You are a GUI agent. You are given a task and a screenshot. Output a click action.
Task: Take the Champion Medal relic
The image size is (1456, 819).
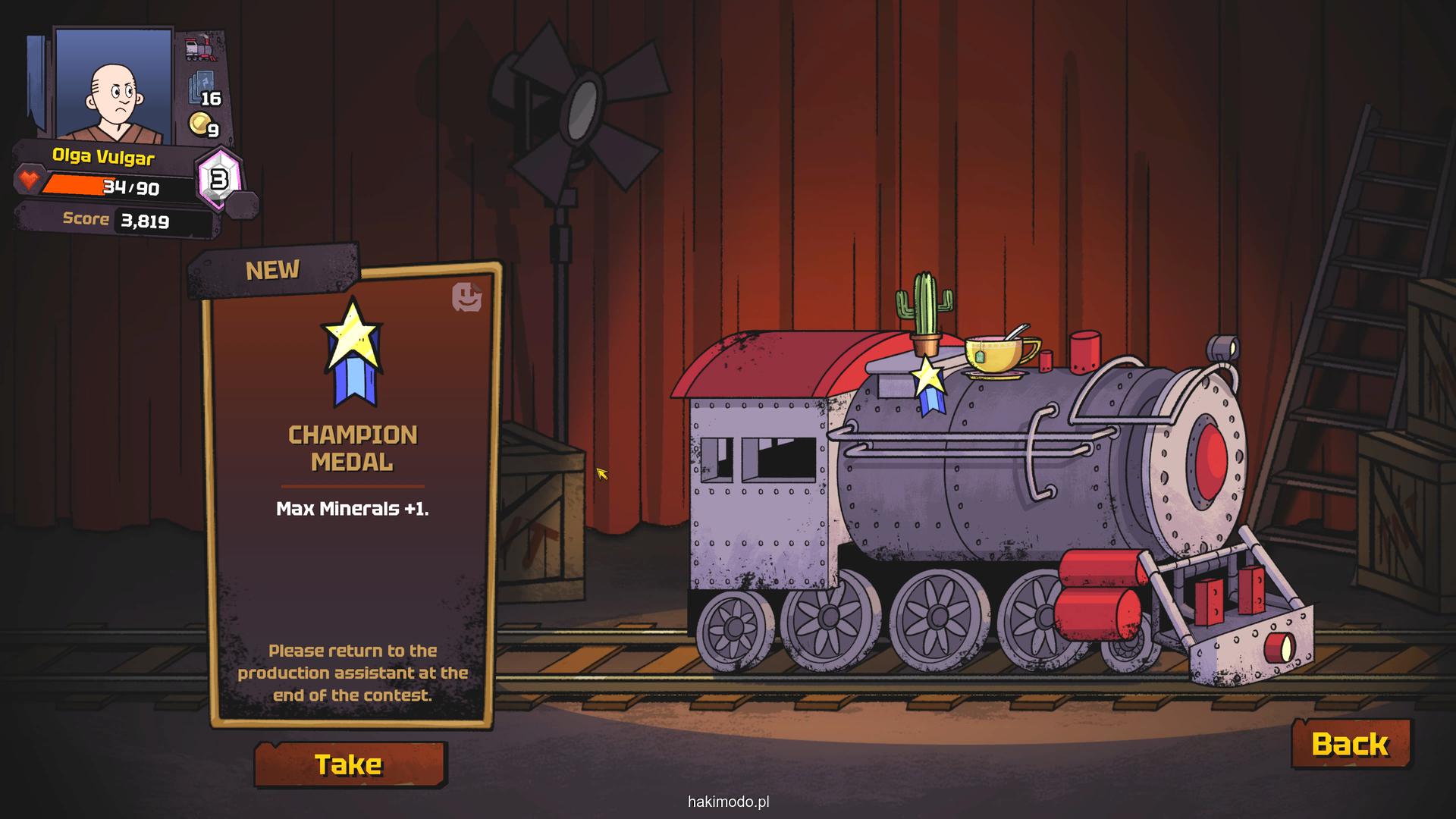[x=350, y=764]
